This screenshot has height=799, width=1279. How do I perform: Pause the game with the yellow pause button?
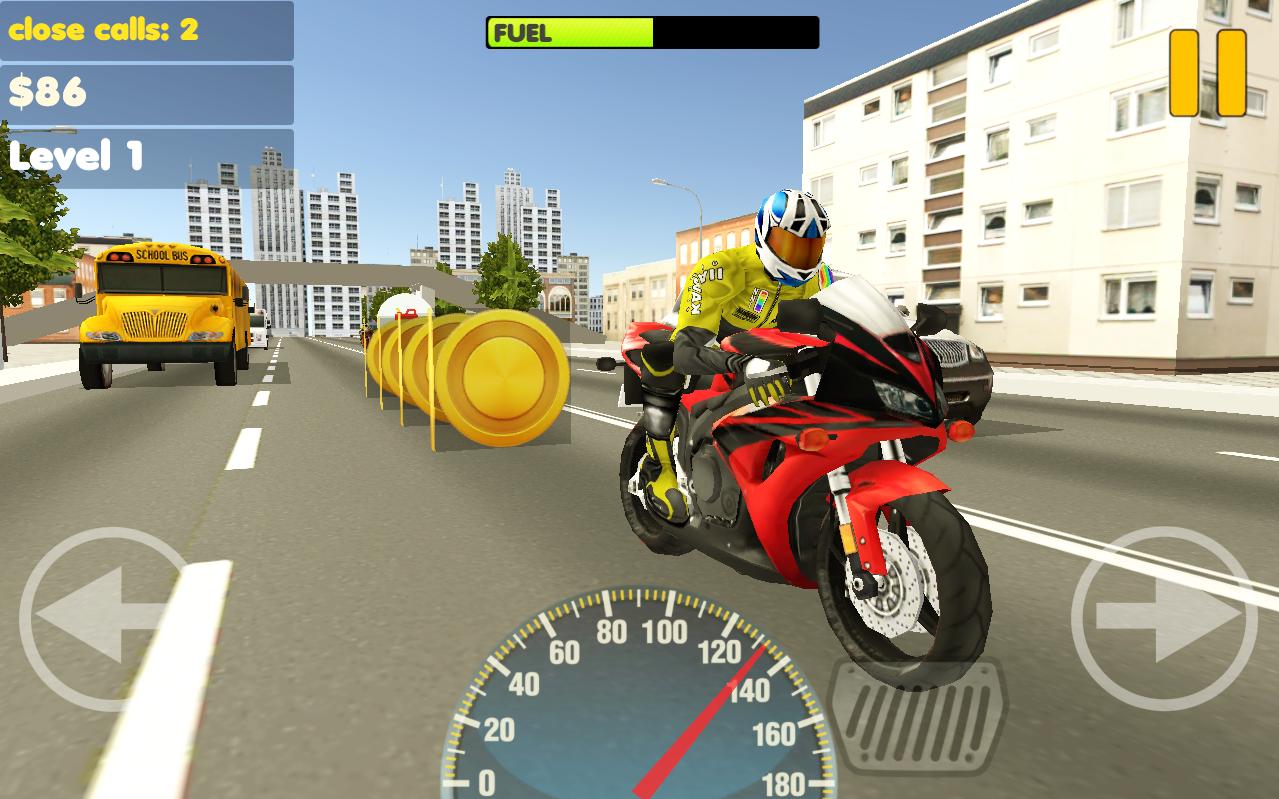[x=1208, y=72]
